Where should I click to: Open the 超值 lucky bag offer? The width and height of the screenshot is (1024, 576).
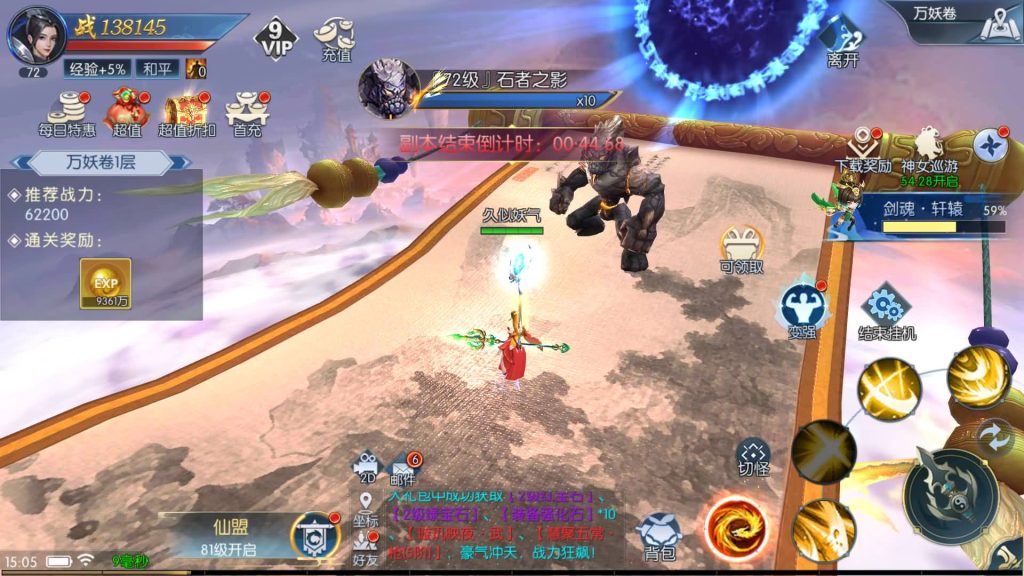click(x=127, y=111)
